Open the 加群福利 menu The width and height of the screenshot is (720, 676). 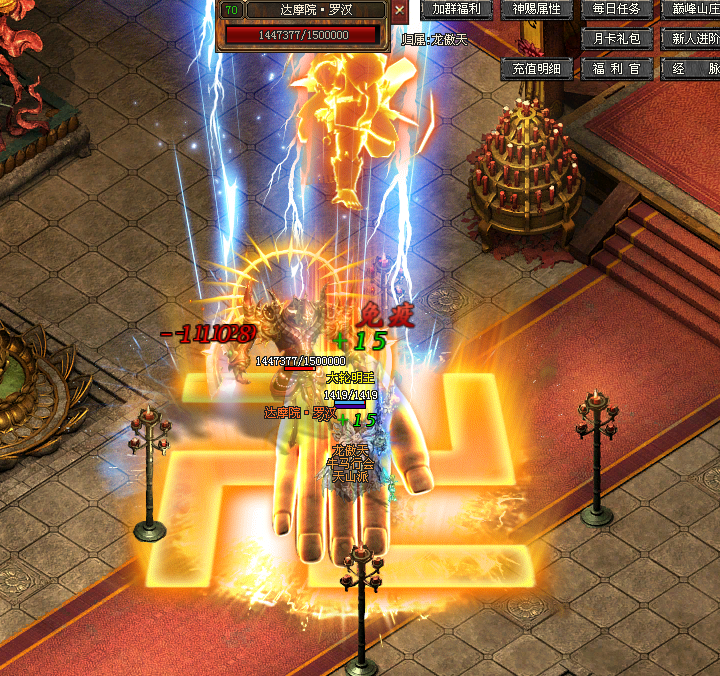[x=456, y=10]
